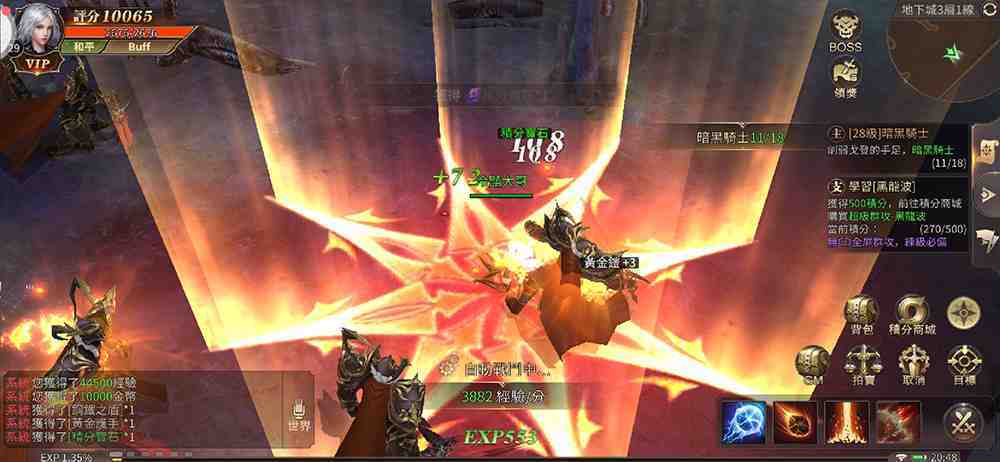
Task: Activate the flaming meteor skill
Action: 795,421
